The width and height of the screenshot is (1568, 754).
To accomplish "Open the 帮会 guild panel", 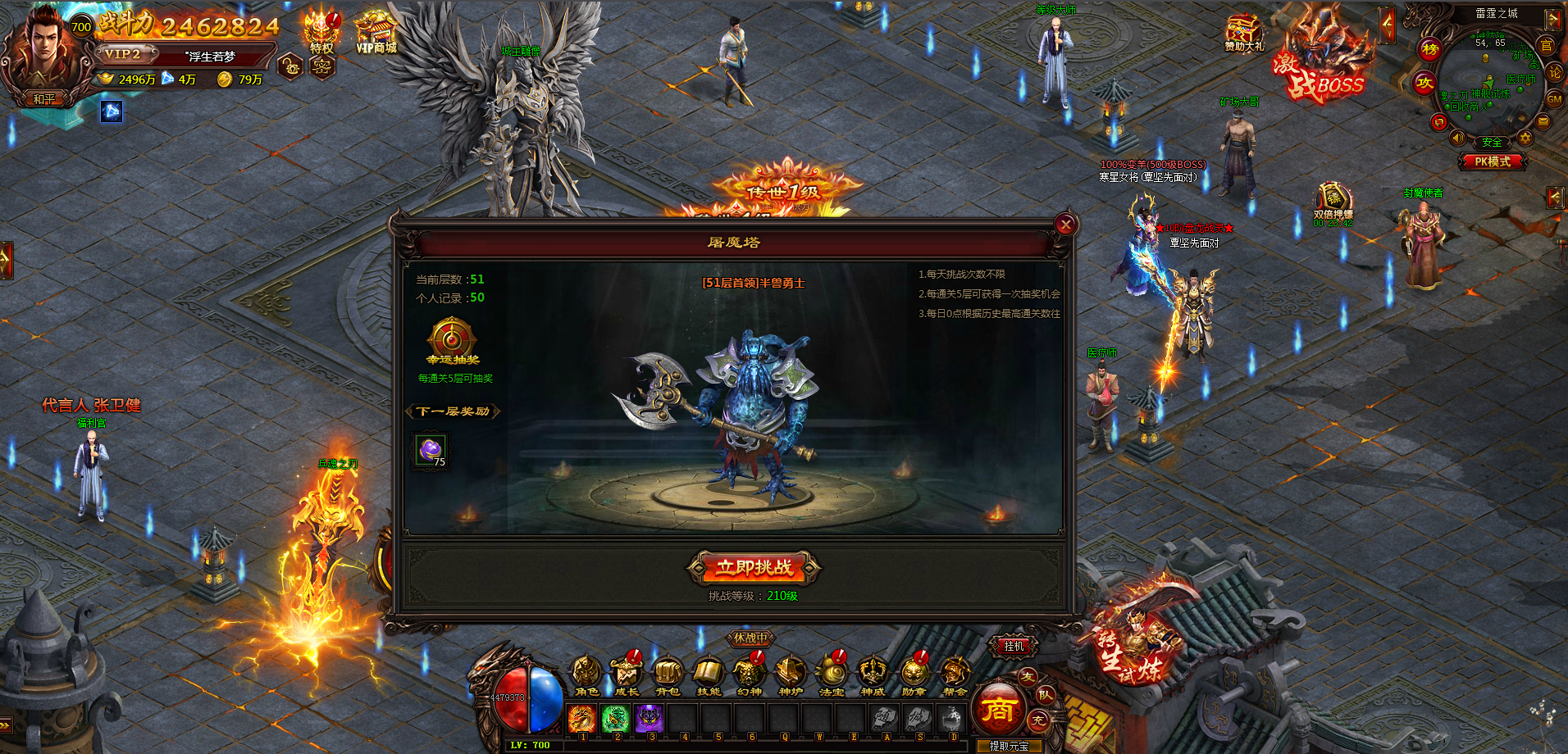I will tap(954, 674).
